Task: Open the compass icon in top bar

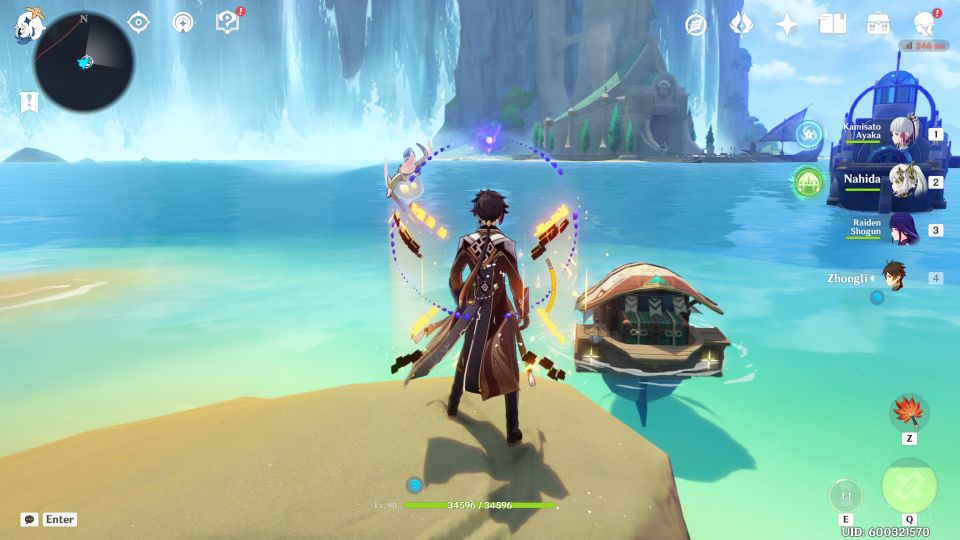Action: [696, 24]
